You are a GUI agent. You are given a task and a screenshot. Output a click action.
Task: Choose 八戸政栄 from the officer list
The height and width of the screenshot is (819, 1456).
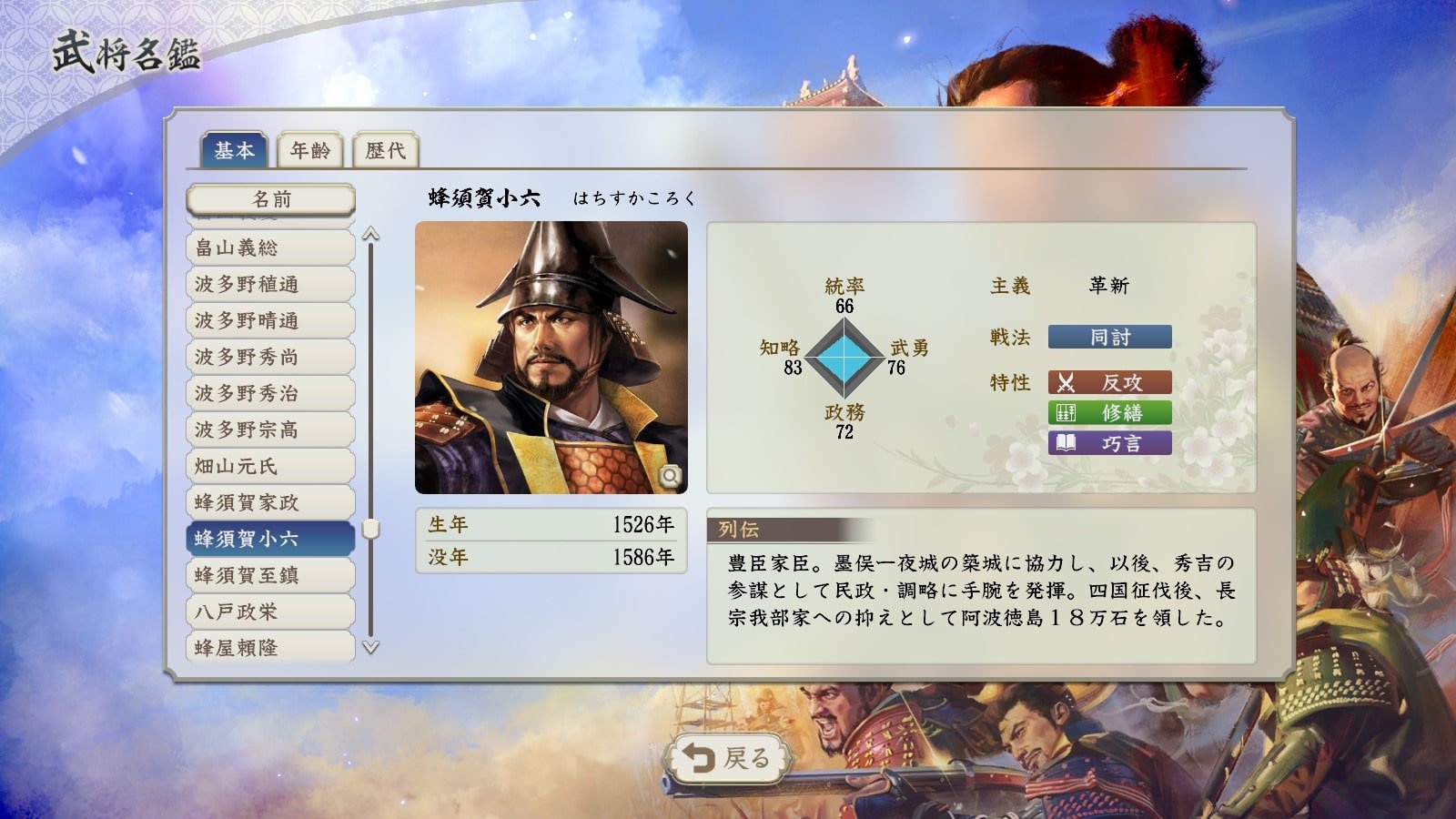tap(270, 612)
